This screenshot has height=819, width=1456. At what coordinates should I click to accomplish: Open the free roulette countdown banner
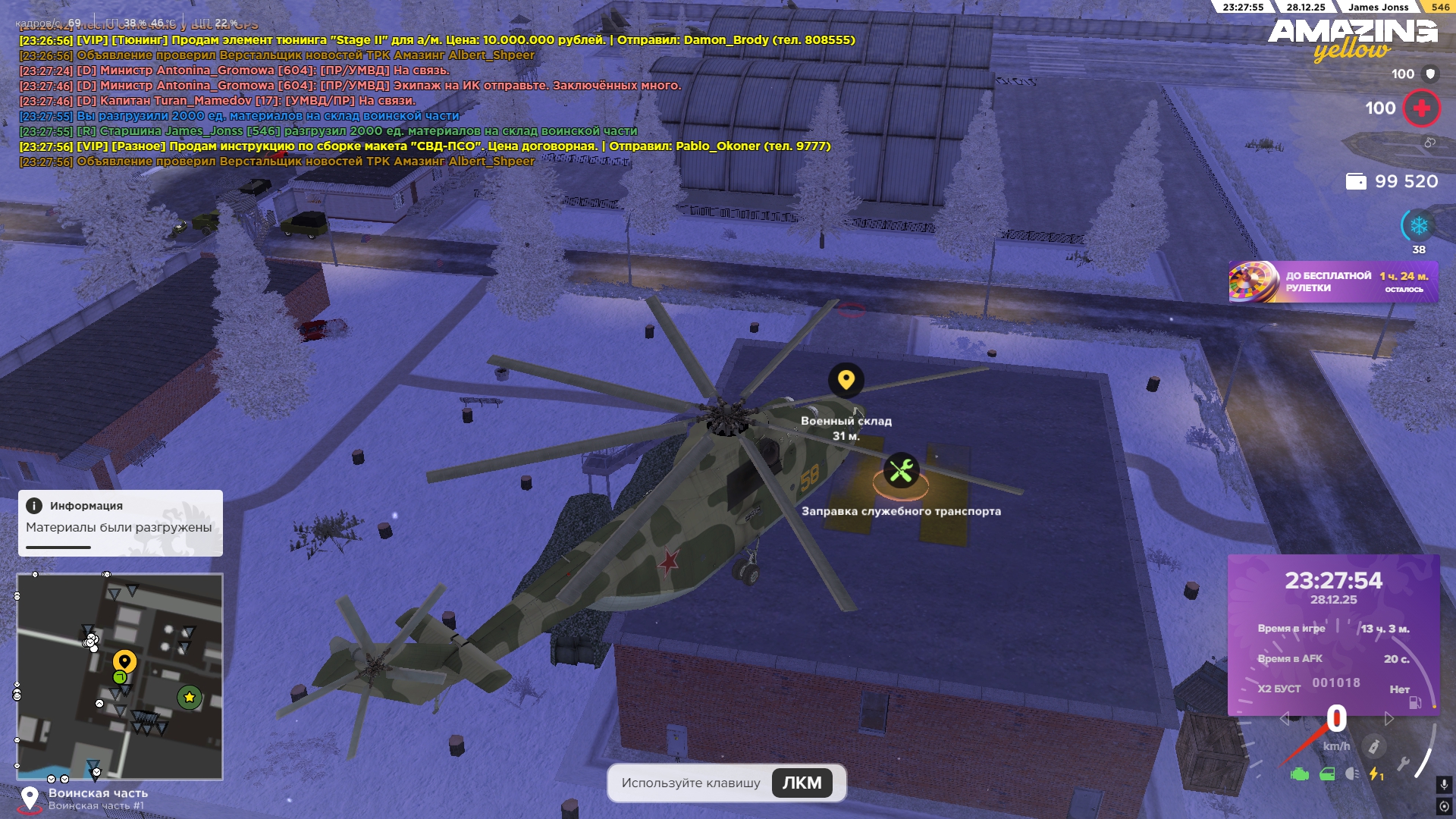click(x=1332, y=282)
